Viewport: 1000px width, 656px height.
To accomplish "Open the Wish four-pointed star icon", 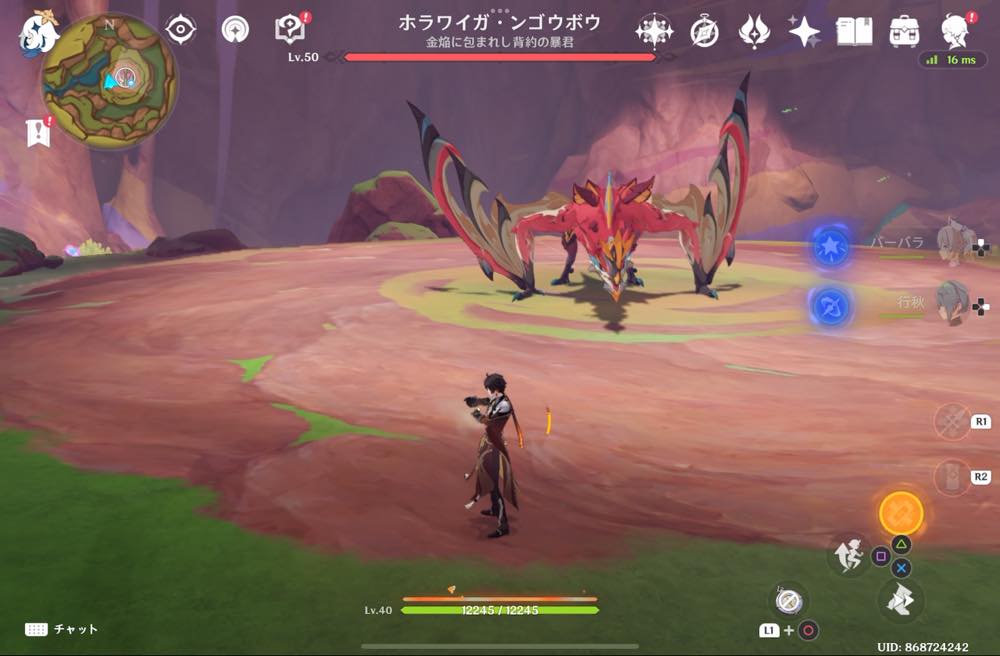I will 804,31.
